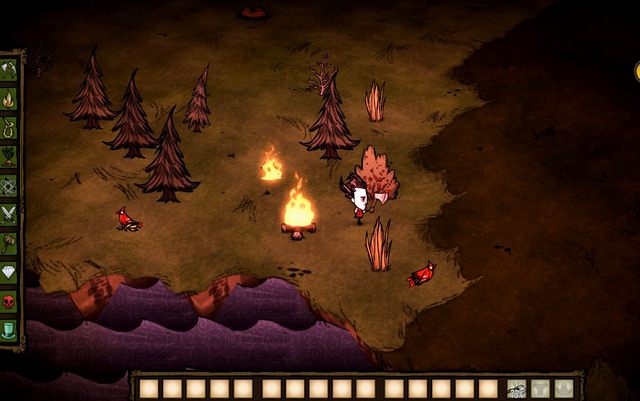
Task: Switch to the Food tab with plant icon
Action: pyautogui.click(x=9, y=156)
